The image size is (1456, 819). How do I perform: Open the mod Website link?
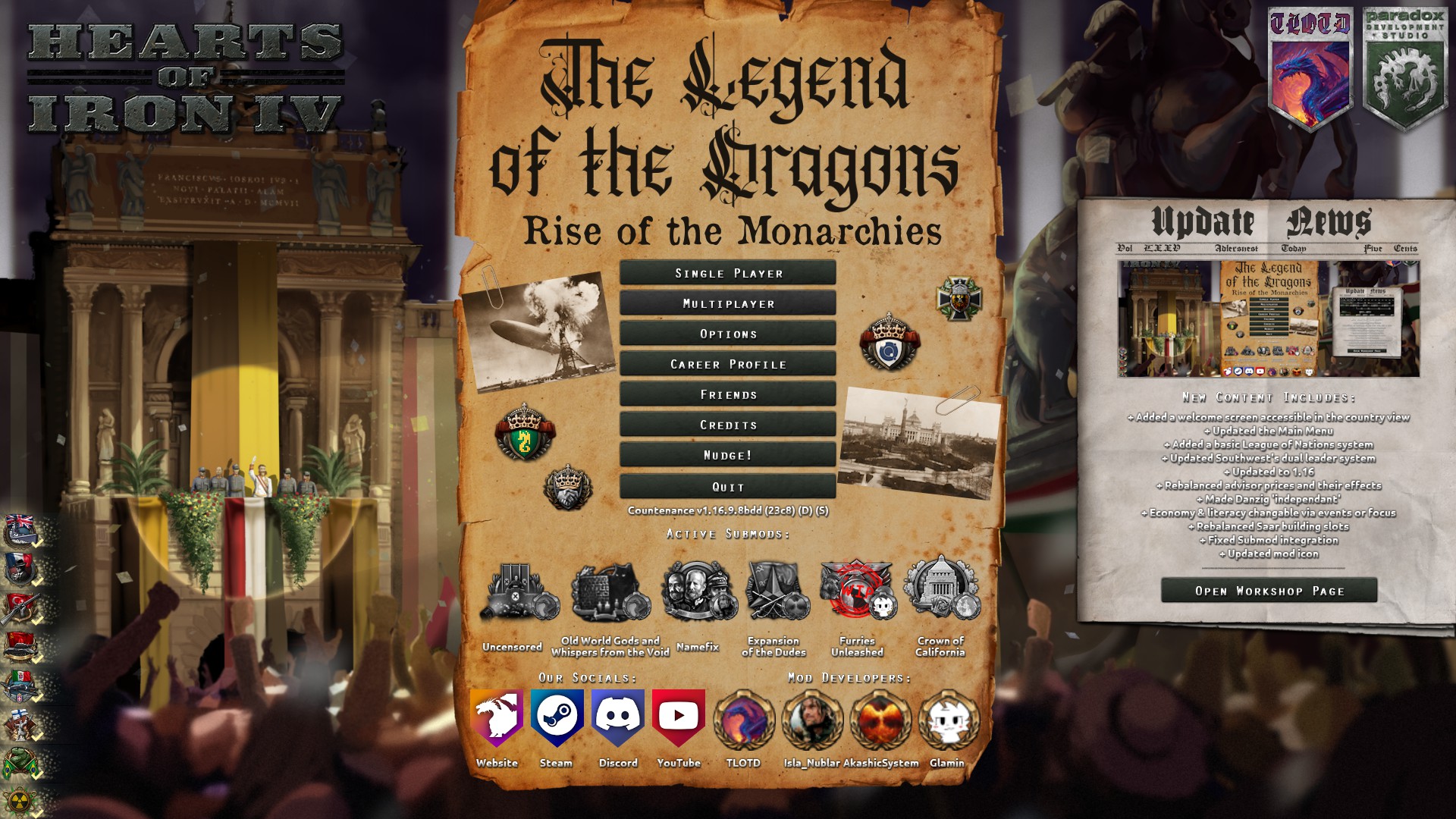click(x=497, y=717)
